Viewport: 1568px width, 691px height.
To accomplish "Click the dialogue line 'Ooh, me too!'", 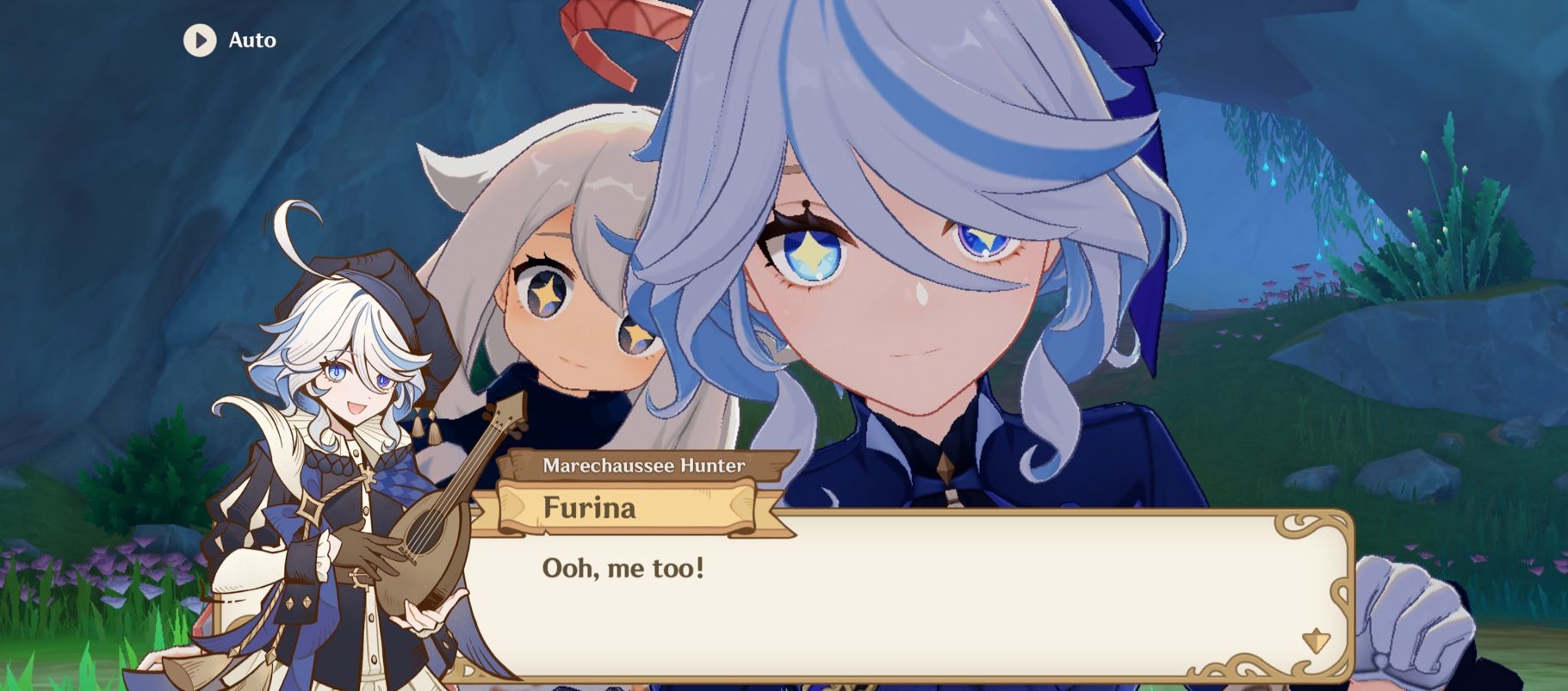I will click(623, 566).
